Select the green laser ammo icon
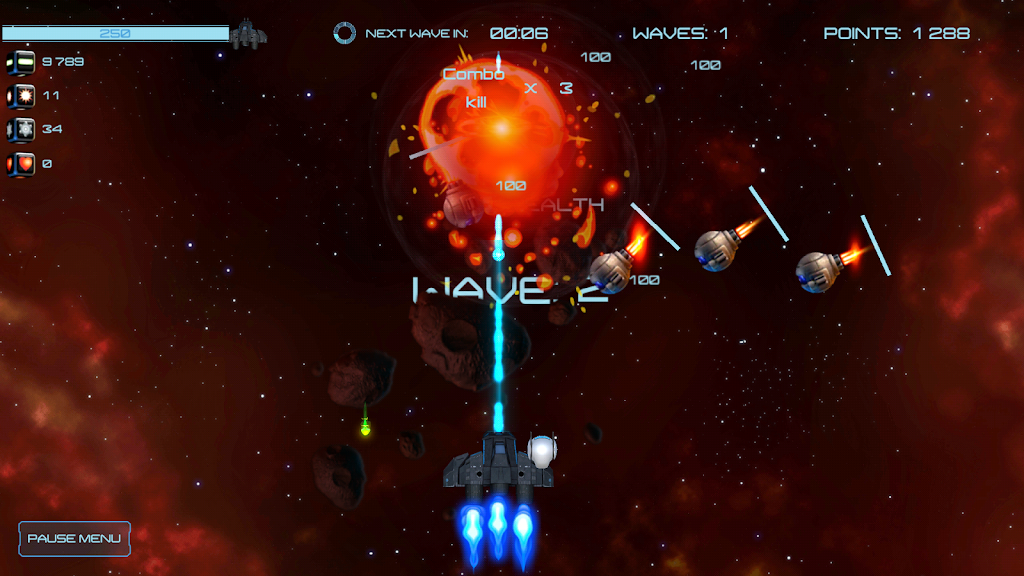Viewport: 1024px width, 576px height. tap(21, 62)
